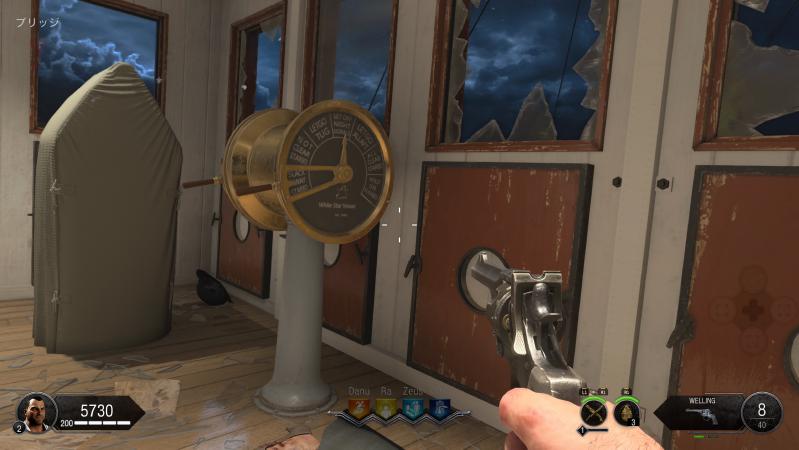The width and height of the screenshot is (799, 450).
Task: Select the Zeus perk icon
Action: tap(412, 407)
